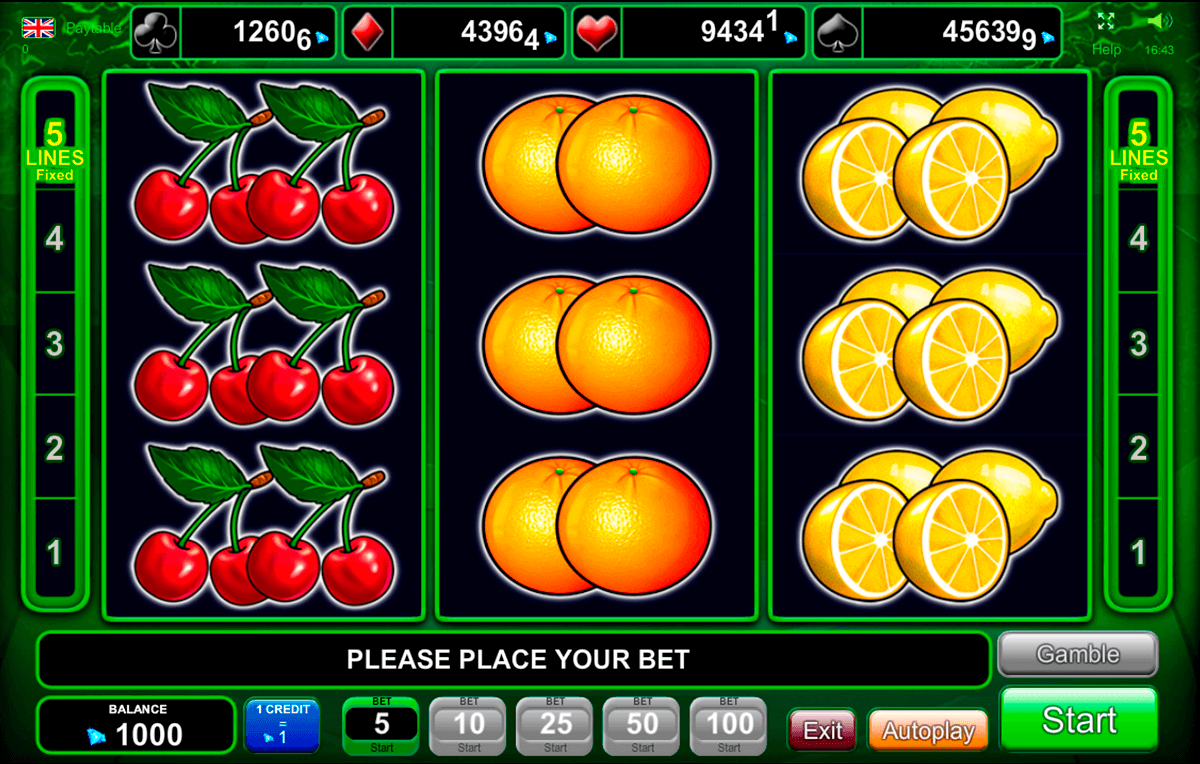Pick the 50 bet button
The height and width of the screenshot is (764, 1200).
coord(642,725)
